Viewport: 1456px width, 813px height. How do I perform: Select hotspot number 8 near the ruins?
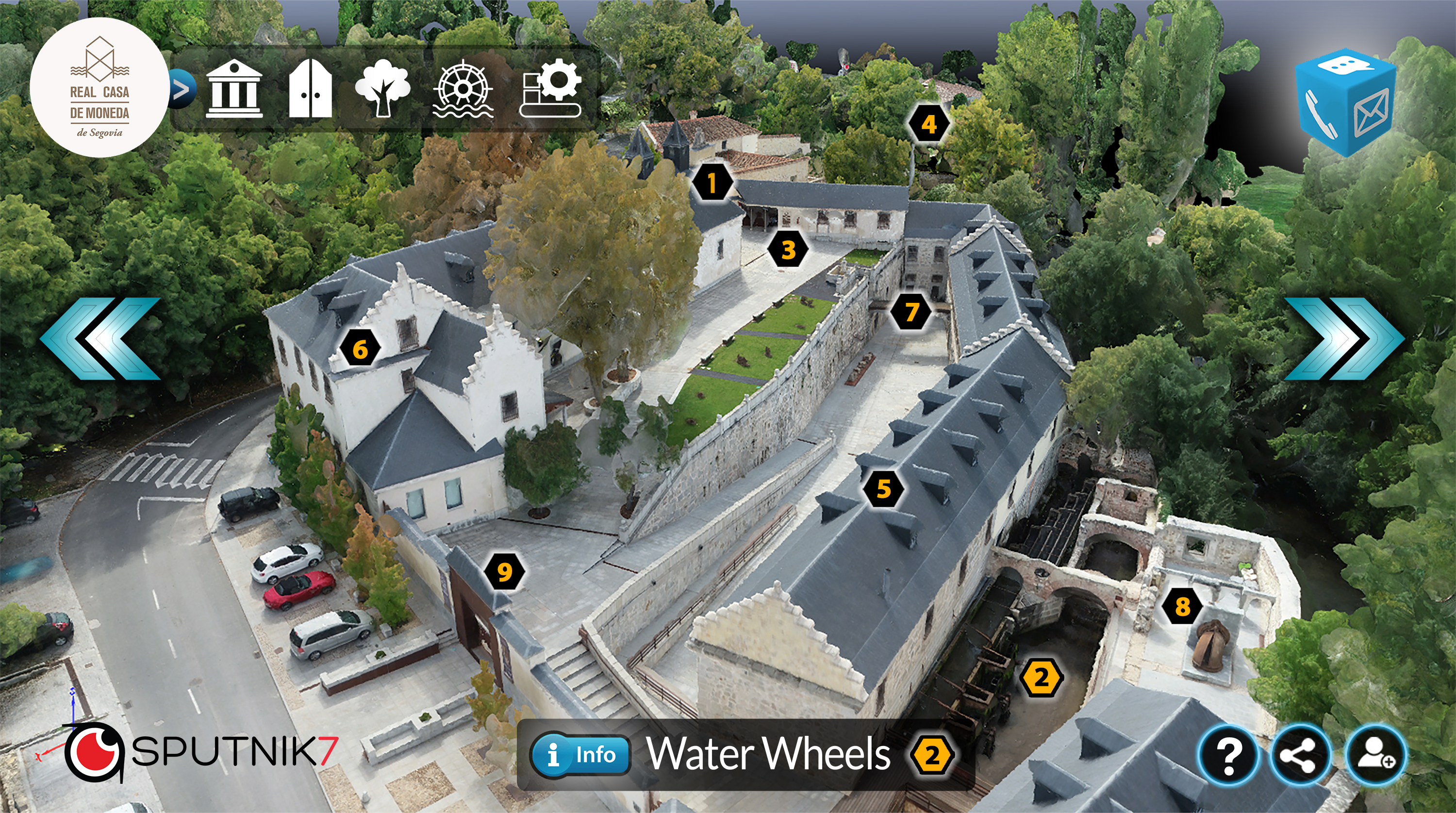[1182, 607]
